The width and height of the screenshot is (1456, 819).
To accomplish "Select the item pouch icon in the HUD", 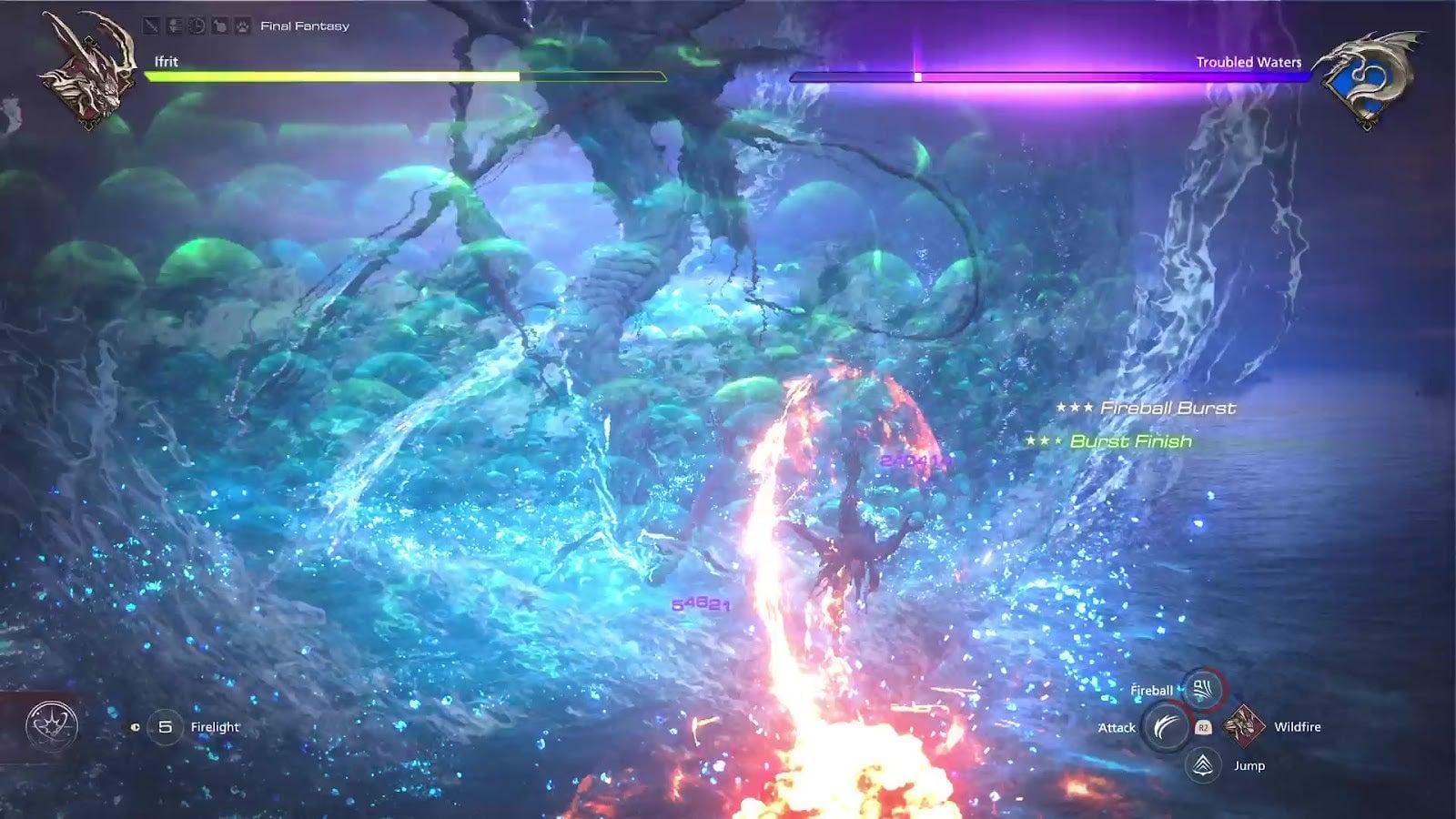I will 221,25.
